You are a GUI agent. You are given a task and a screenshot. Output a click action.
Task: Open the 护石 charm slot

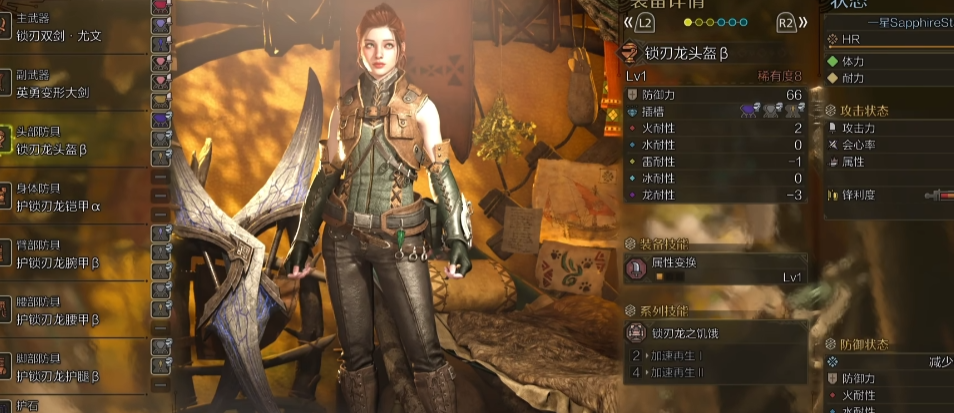click(x=30, y=406)
